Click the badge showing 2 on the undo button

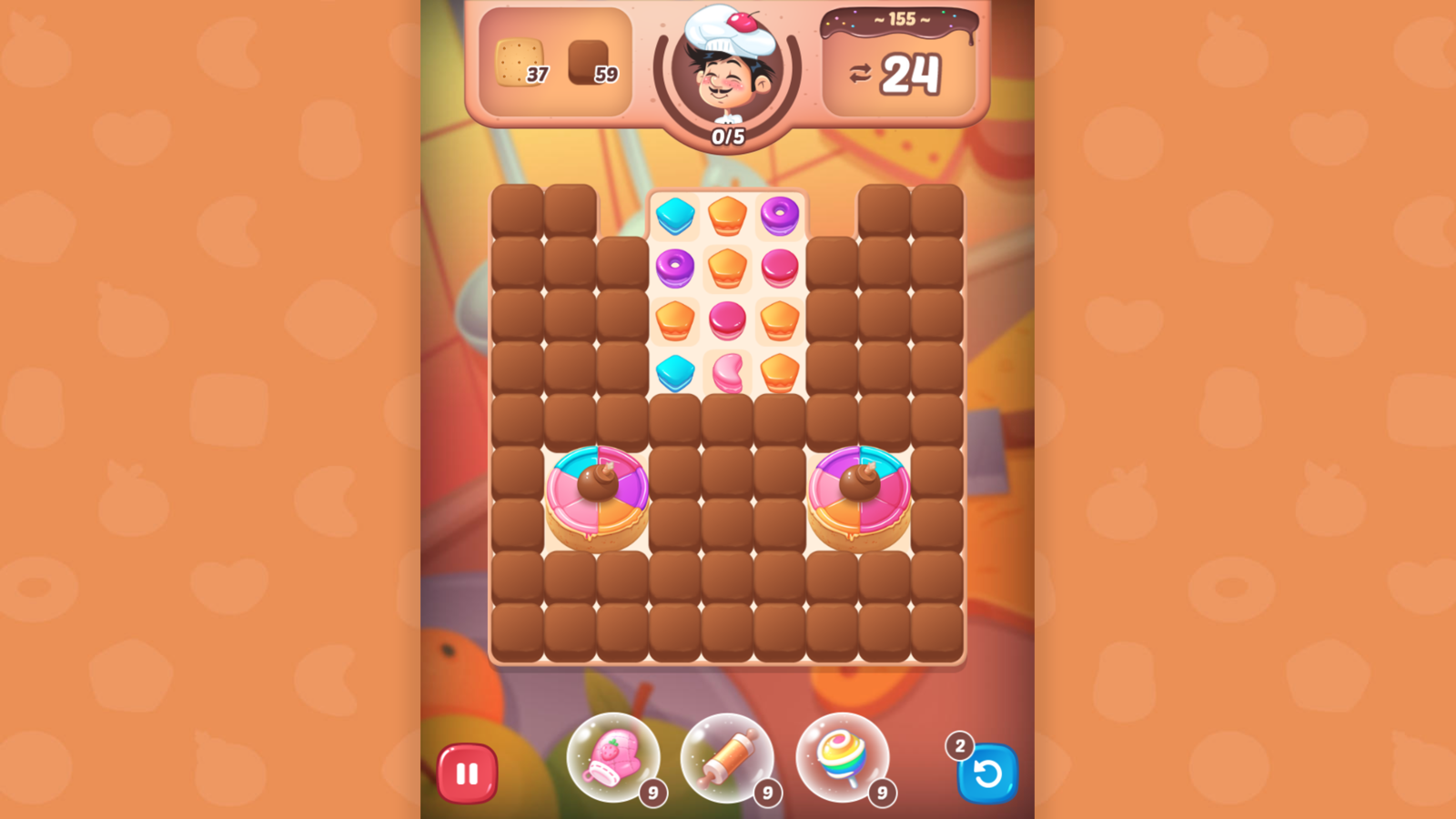959,744
